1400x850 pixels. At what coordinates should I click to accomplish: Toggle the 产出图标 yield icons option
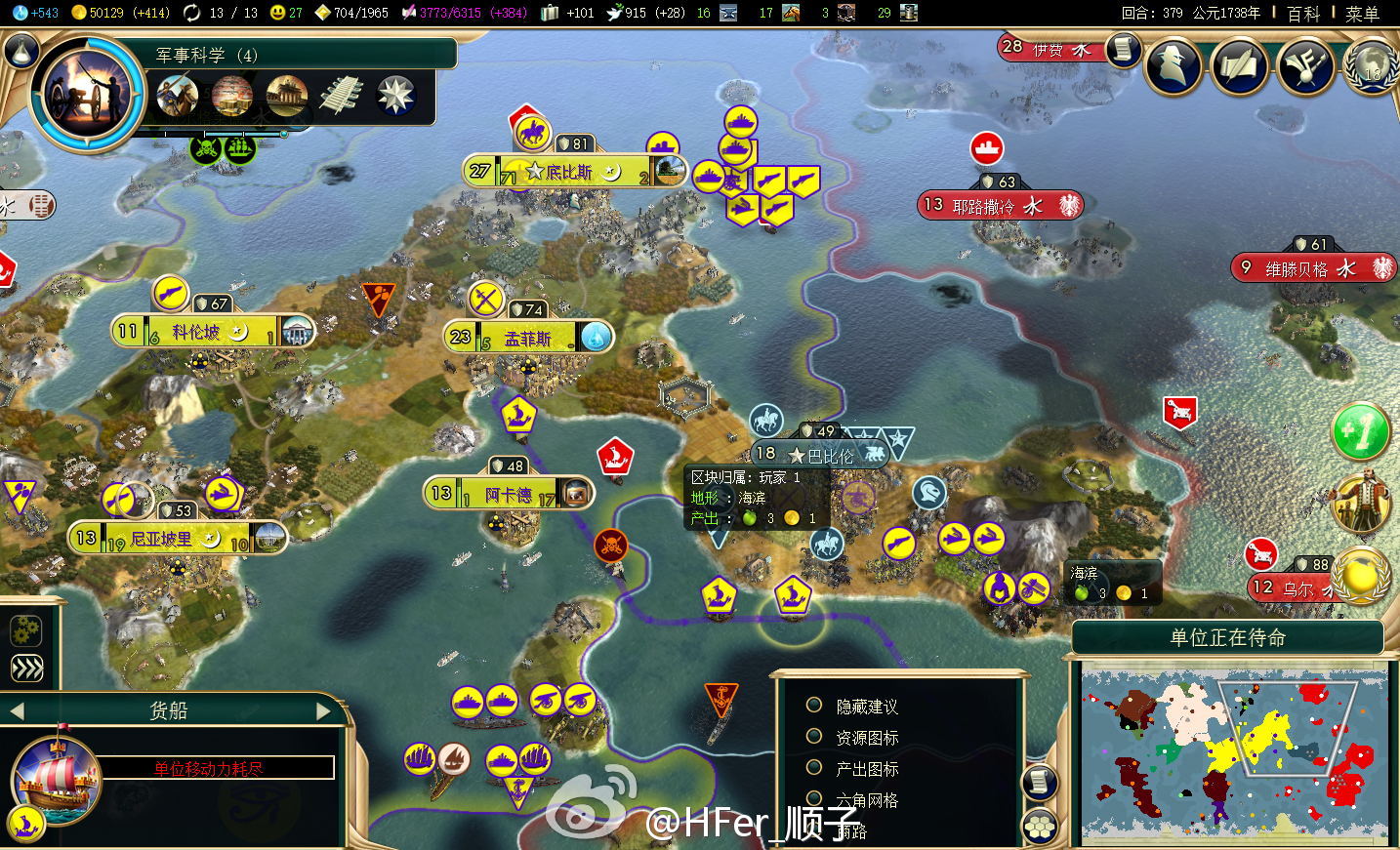[814, 768]
